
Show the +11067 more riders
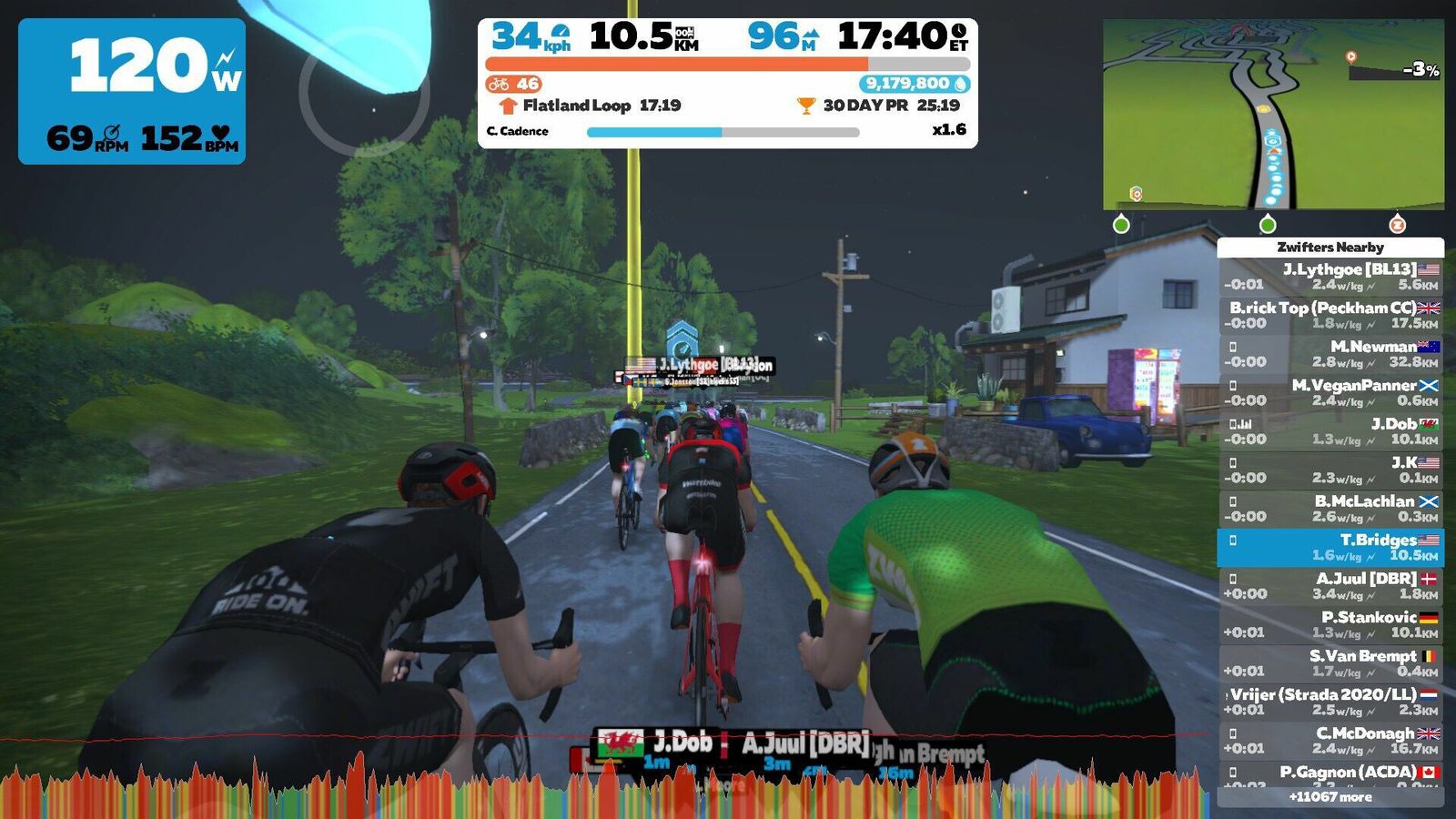pyautogui.click(x=1330, y=797)
